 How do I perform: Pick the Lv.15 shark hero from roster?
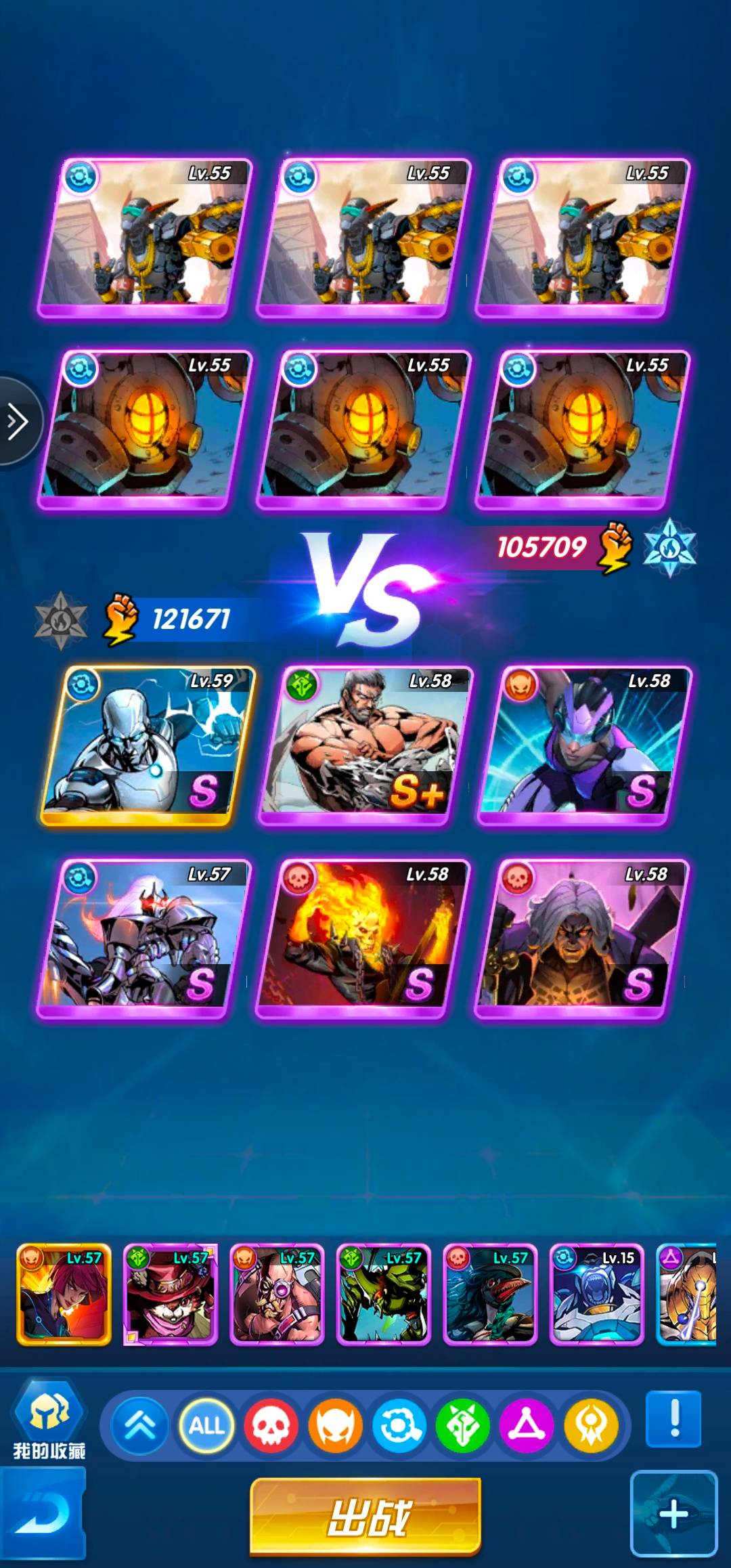pos(596,1294)
